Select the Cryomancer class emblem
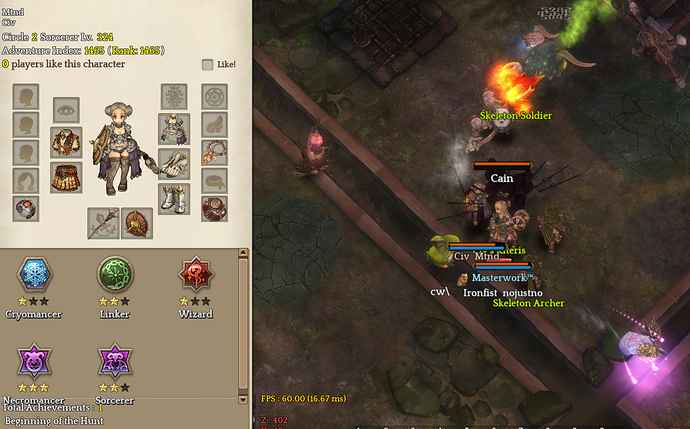Viewport: 690px width, 429px height. point(35,273)
